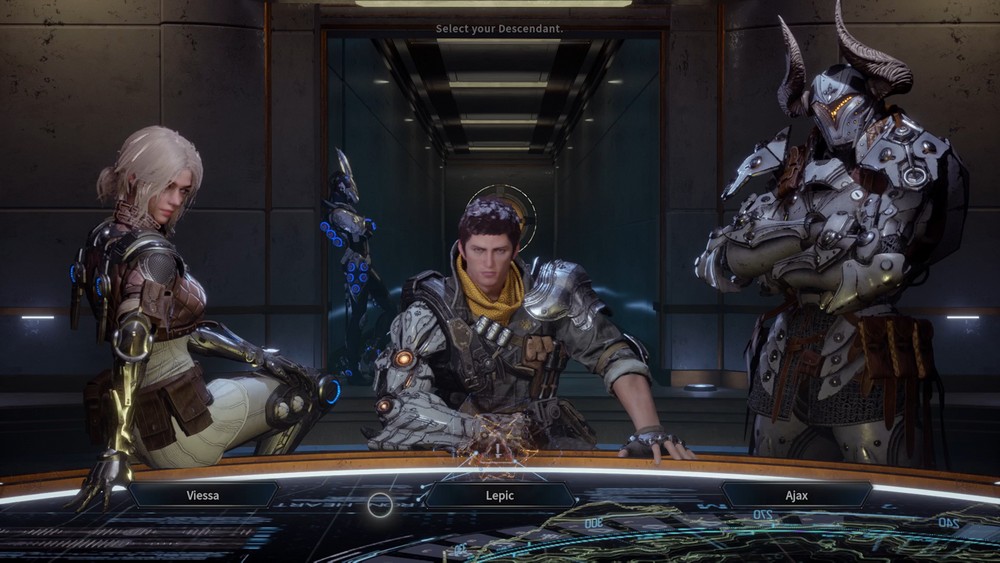Select the Viessa descendant label

(x=203, y=494)
